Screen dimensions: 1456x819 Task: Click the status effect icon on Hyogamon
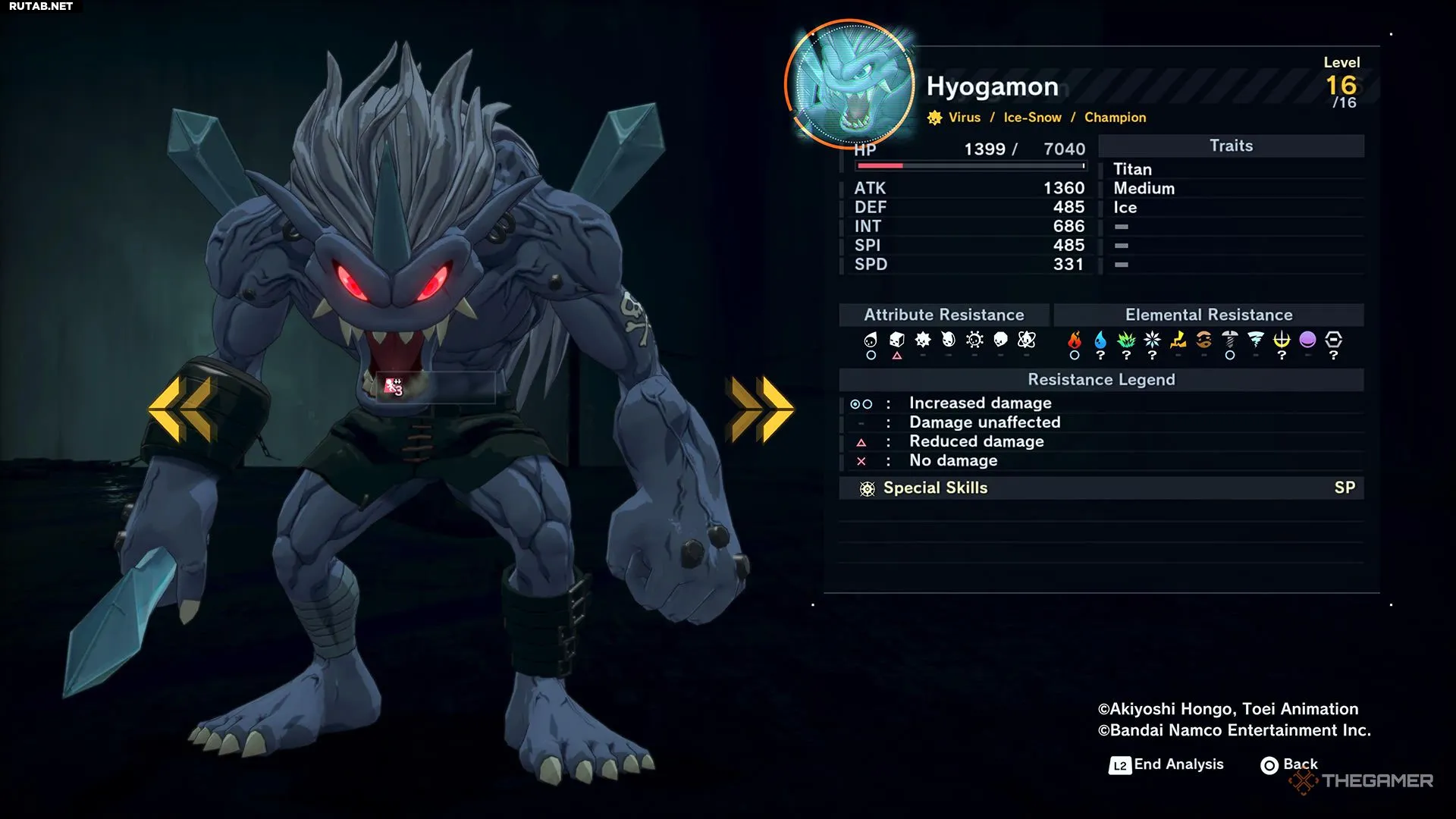(393, 387)
